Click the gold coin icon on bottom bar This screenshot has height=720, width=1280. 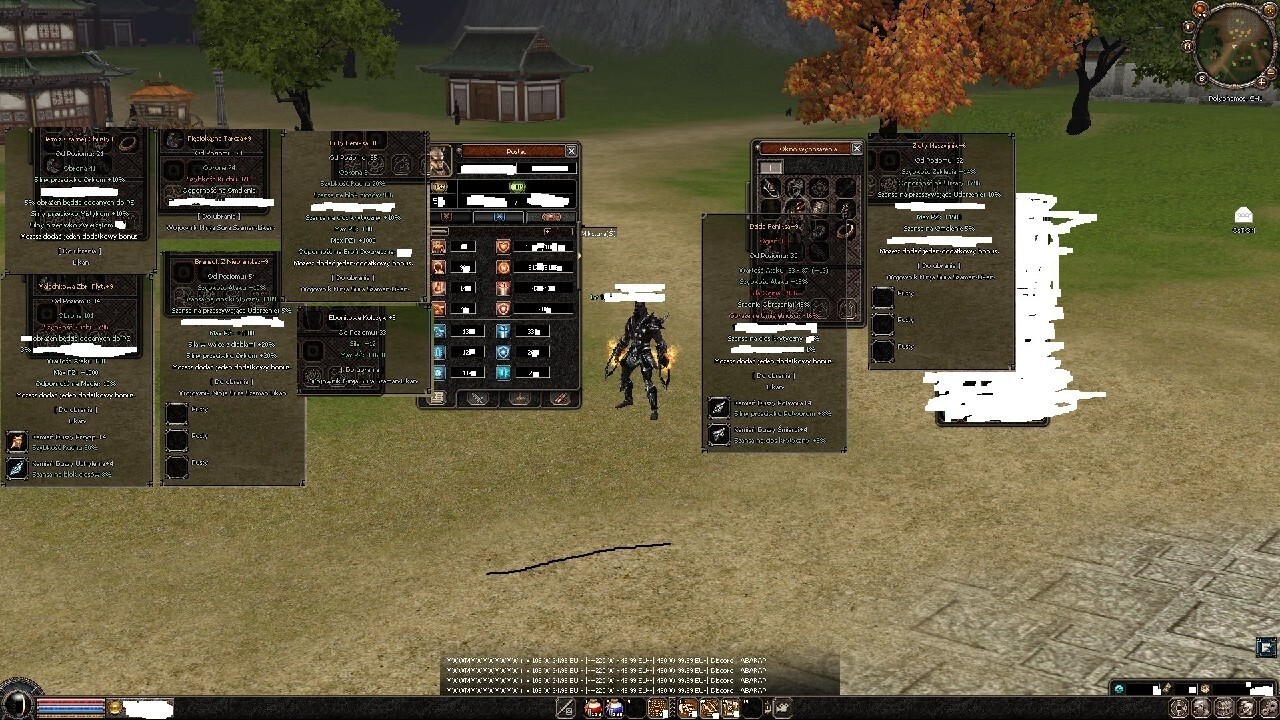115,708
